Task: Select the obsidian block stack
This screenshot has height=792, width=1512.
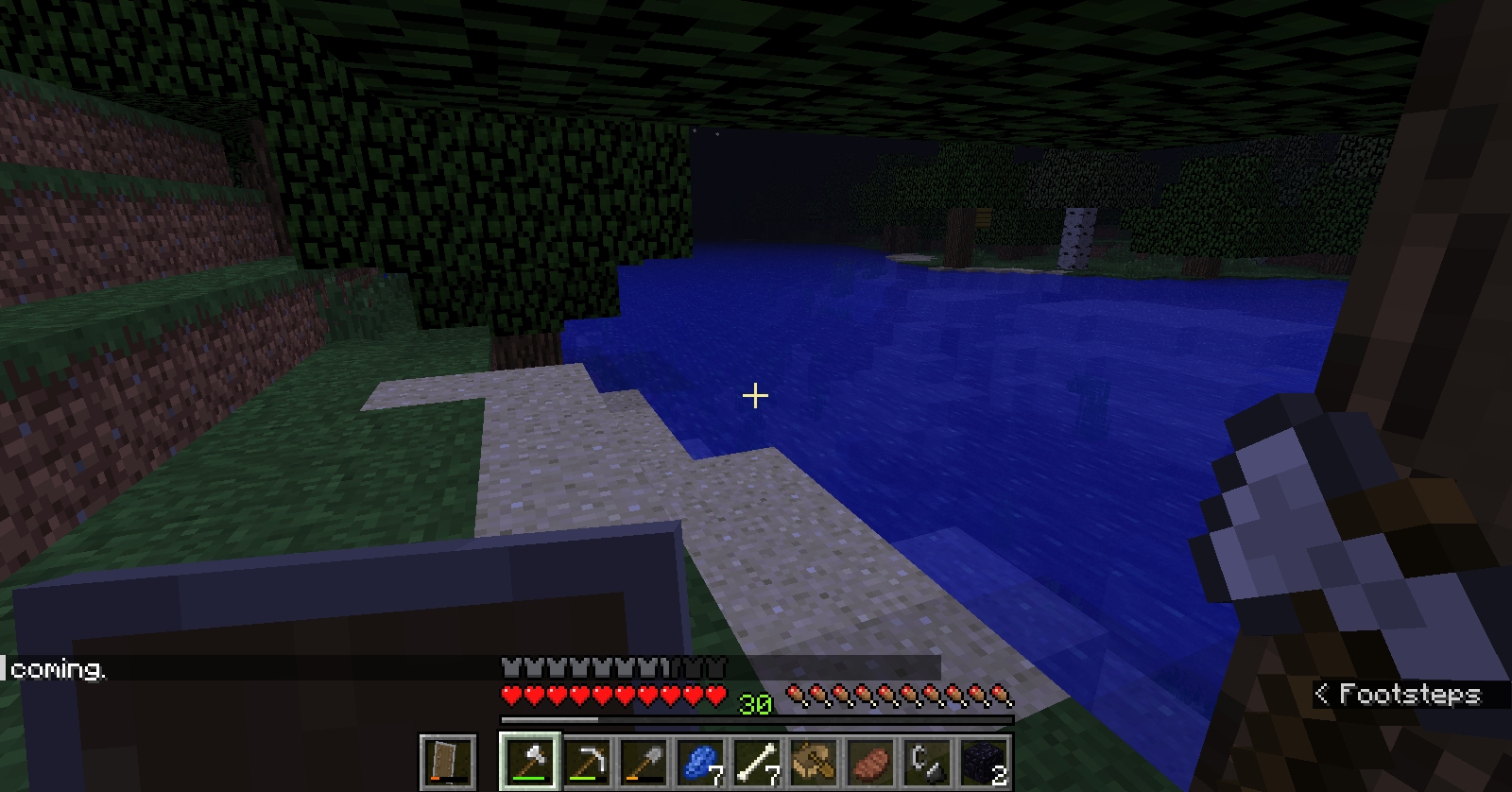Action: (984, 761)
